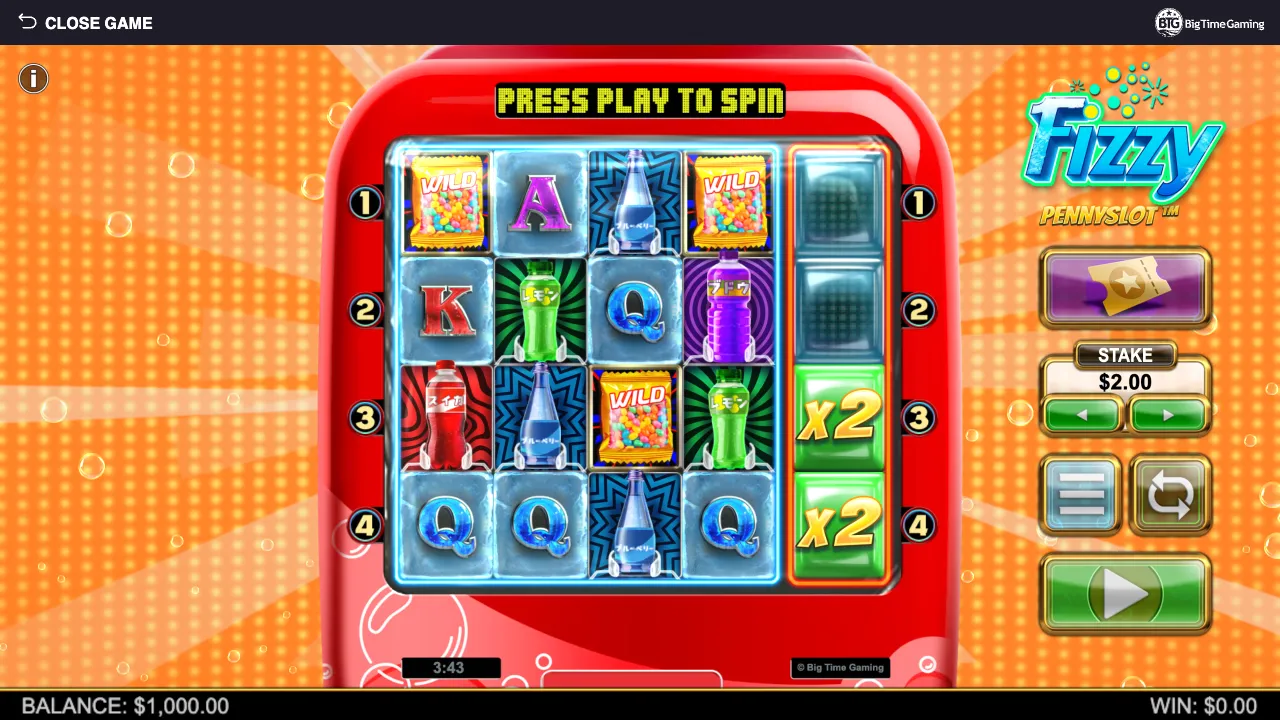The width and height of the screenshot is (1280, 720).
Task: Click the purple ticket feature icon
Action: point(1124,288)
